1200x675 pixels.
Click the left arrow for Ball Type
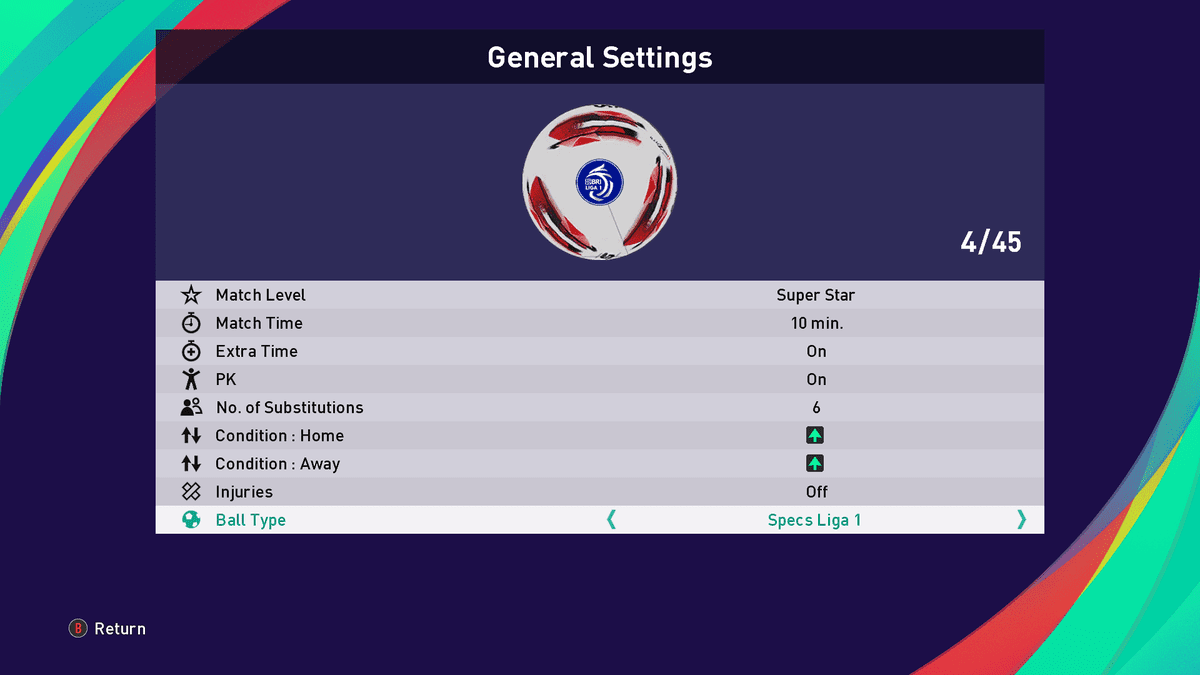click(x=611, y=519)
